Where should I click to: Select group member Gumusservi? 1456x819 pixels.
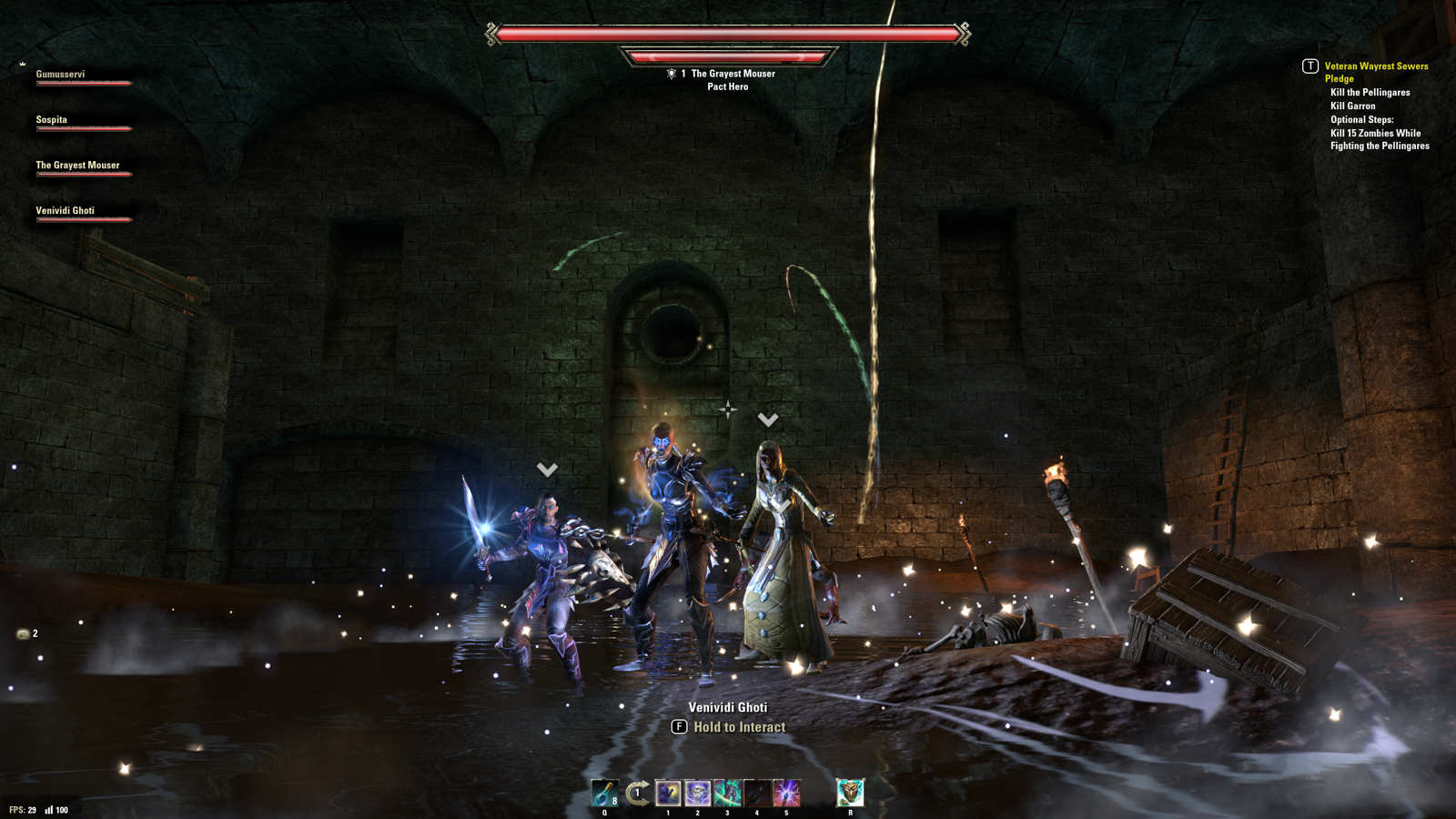[x=61, y=75]
